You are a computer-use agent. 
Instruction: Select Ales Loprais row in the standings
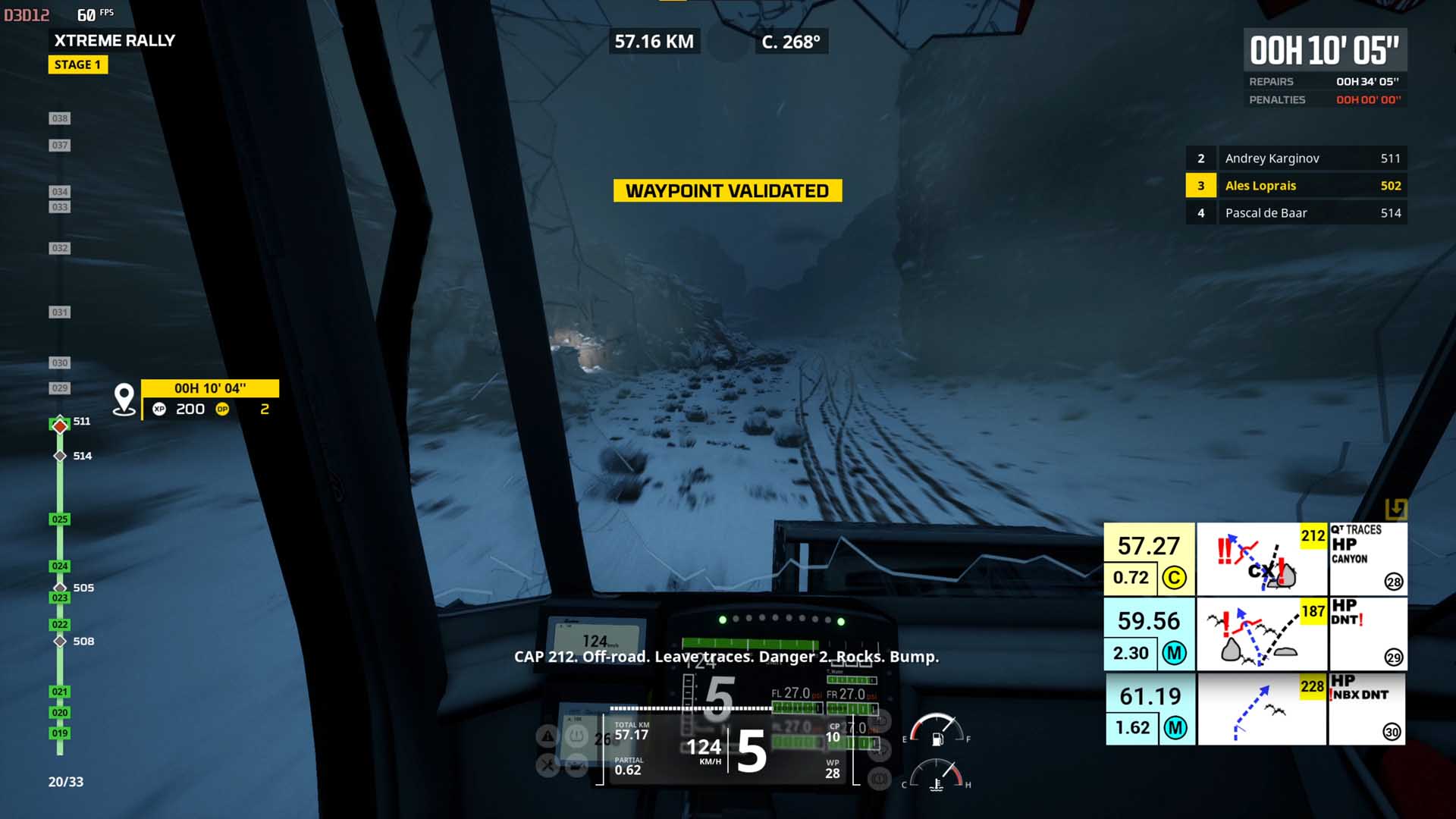[x=1296, y=186]
